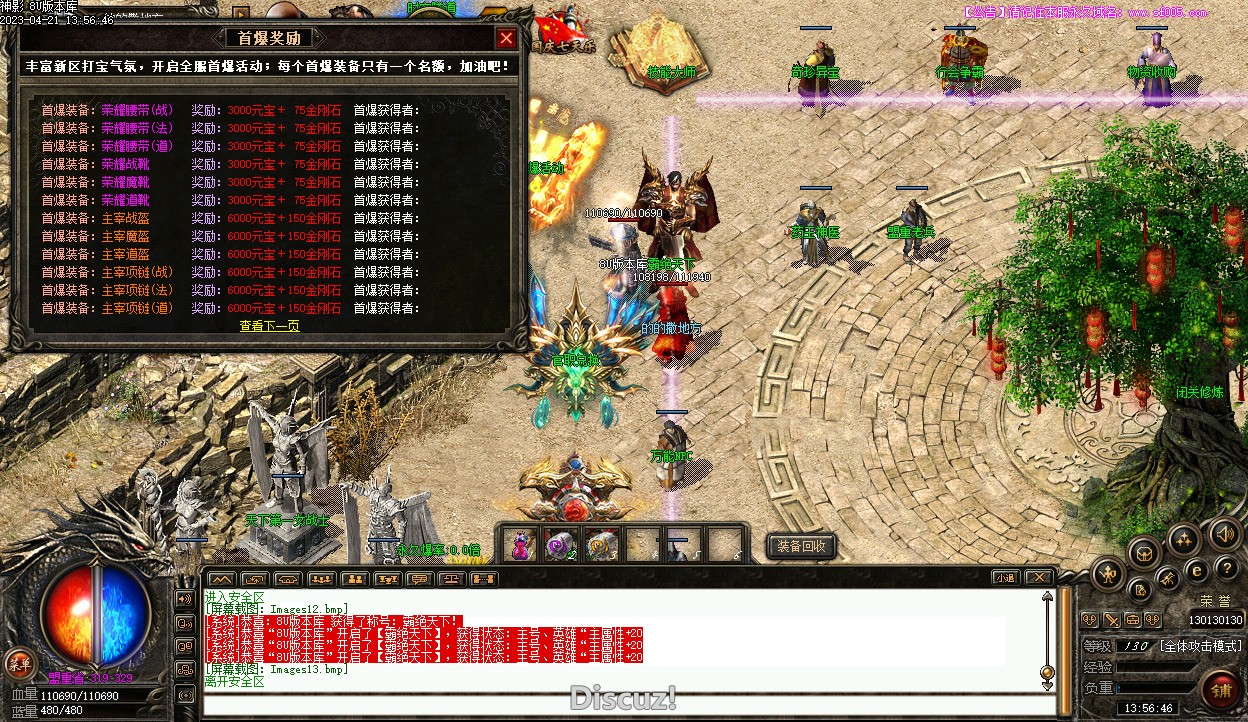This screenshot has width=1248, height=722.
Task: Open the four-star skills round icon
Action: tap(1183, 540)
